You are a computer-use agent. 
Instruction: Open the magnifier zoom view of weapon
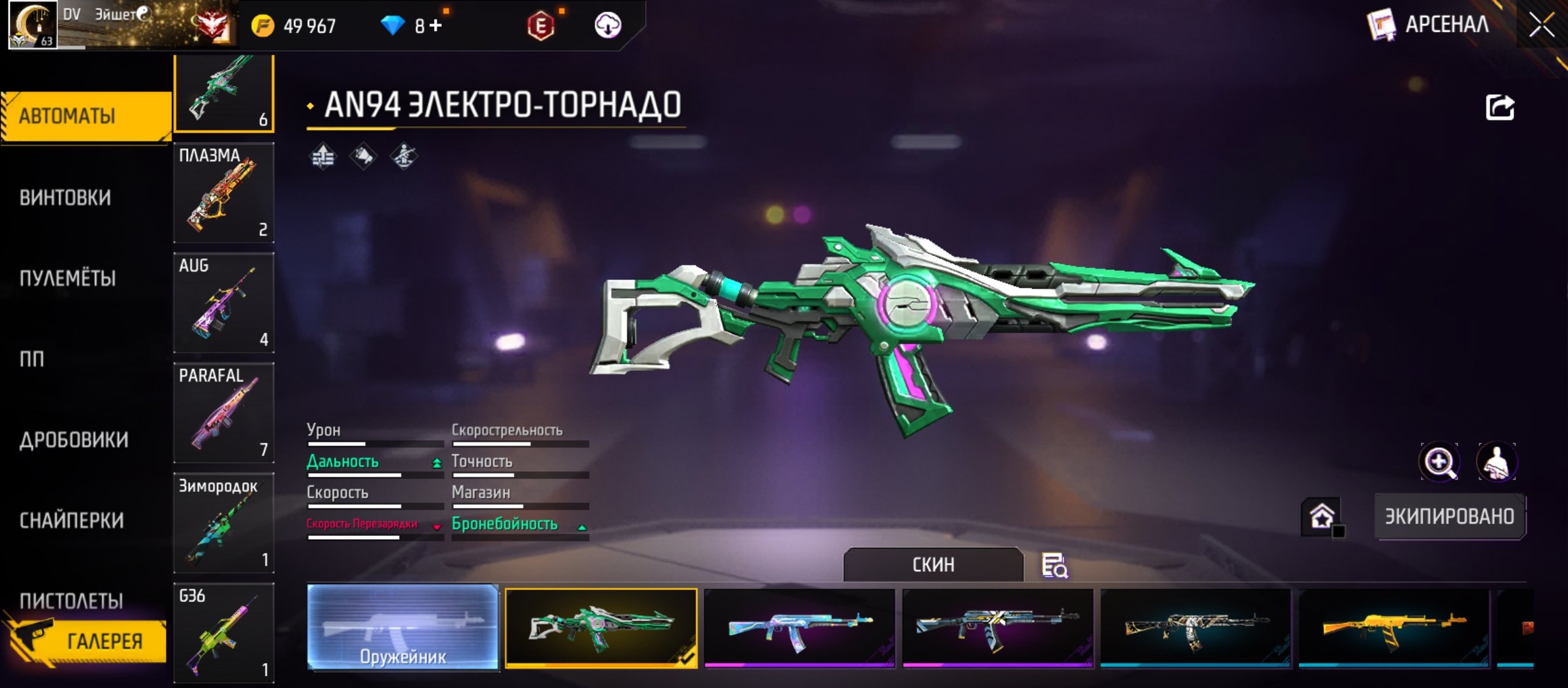point(1439,462)
